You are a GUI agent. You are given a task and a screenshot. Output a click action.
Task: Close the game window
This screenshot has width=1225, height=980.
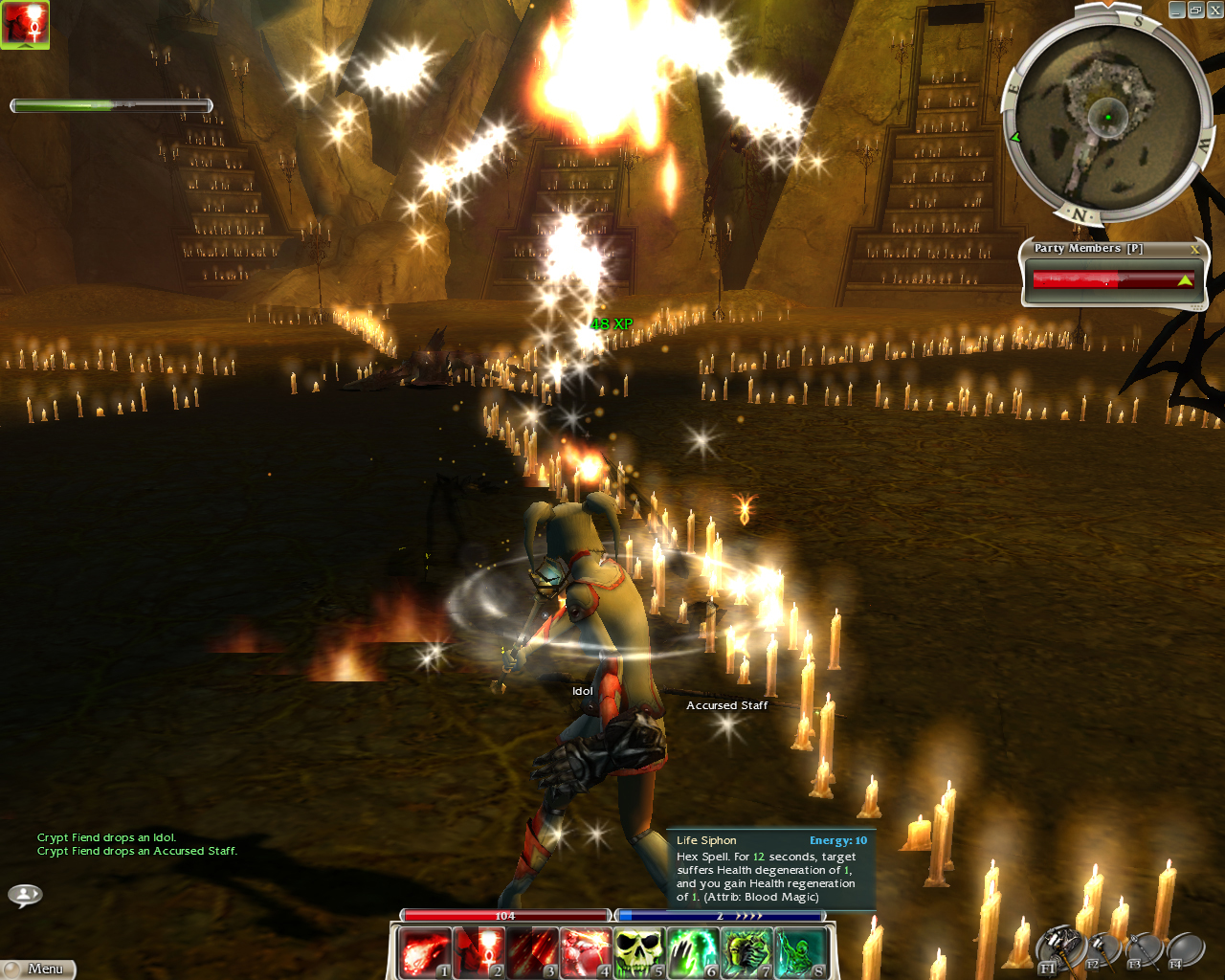tap(1214, 11)
